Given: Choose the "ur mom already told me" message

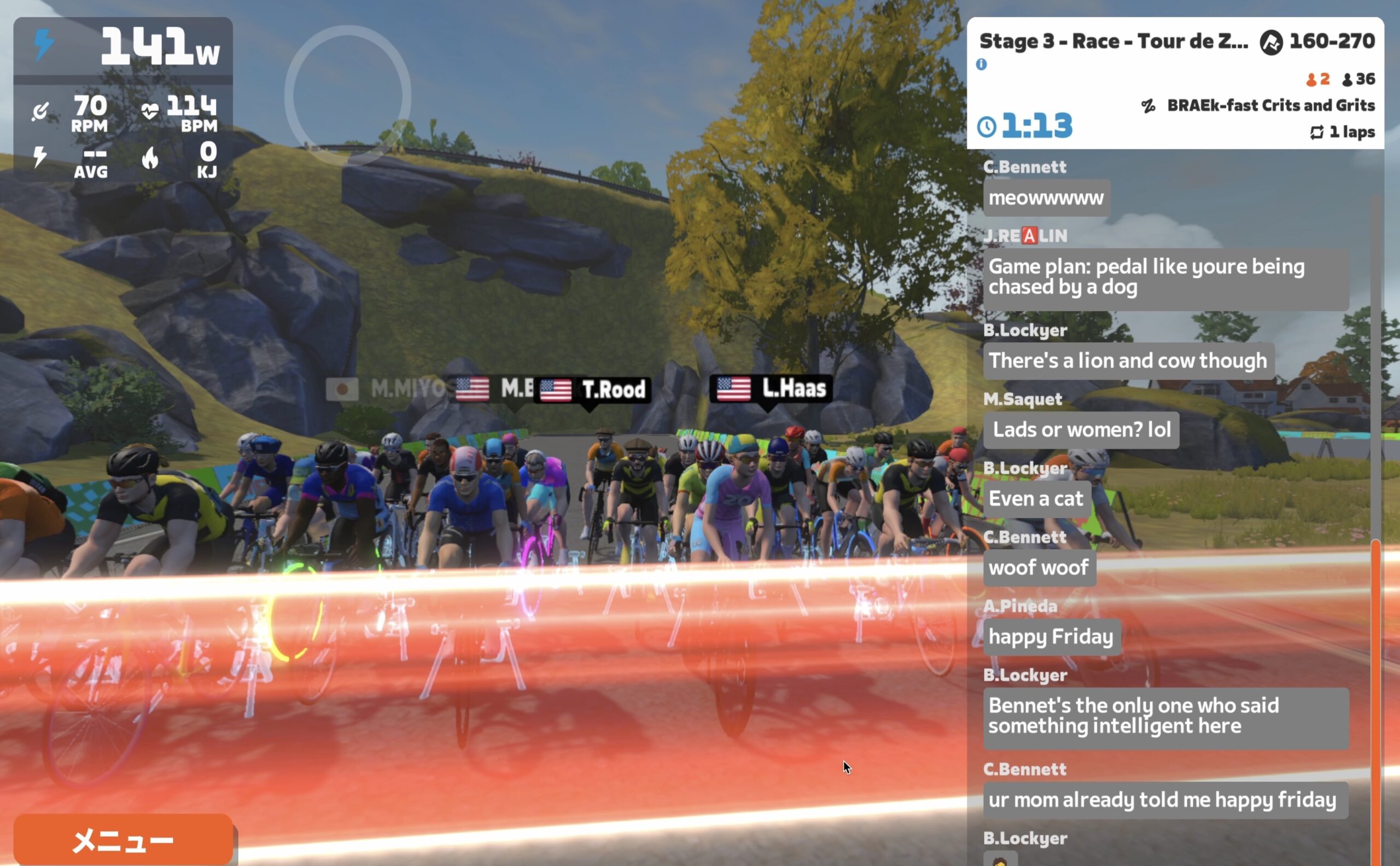Looking at the screenshot, I should pyautogui.click(x=1165, y=800).
